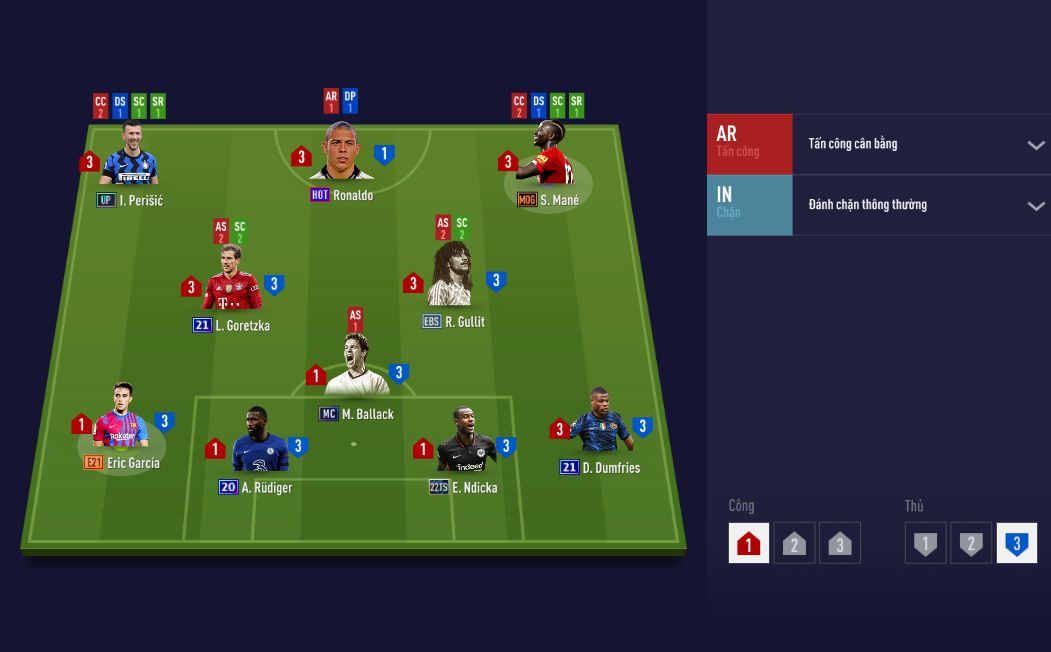Select A. Rüdiger in defense
1051x652 pixels.
(x=260, y=443)
